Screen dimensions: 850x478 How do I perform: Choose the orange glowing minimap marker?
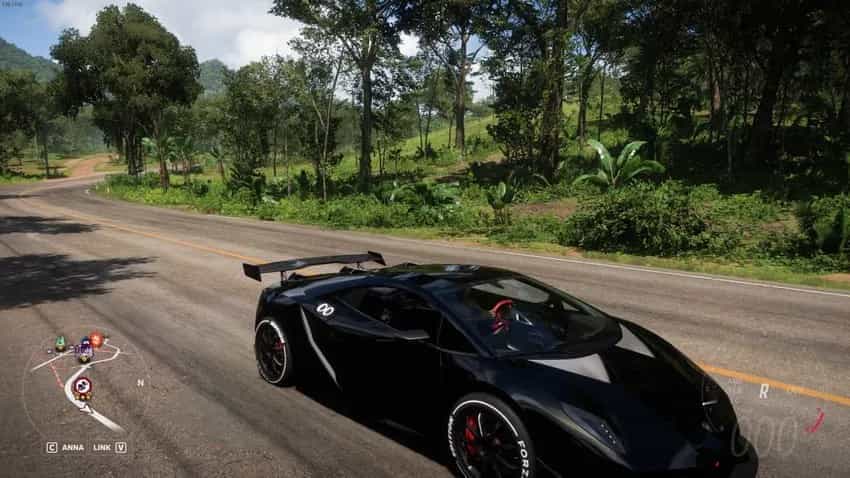click(x=96, y=339)
